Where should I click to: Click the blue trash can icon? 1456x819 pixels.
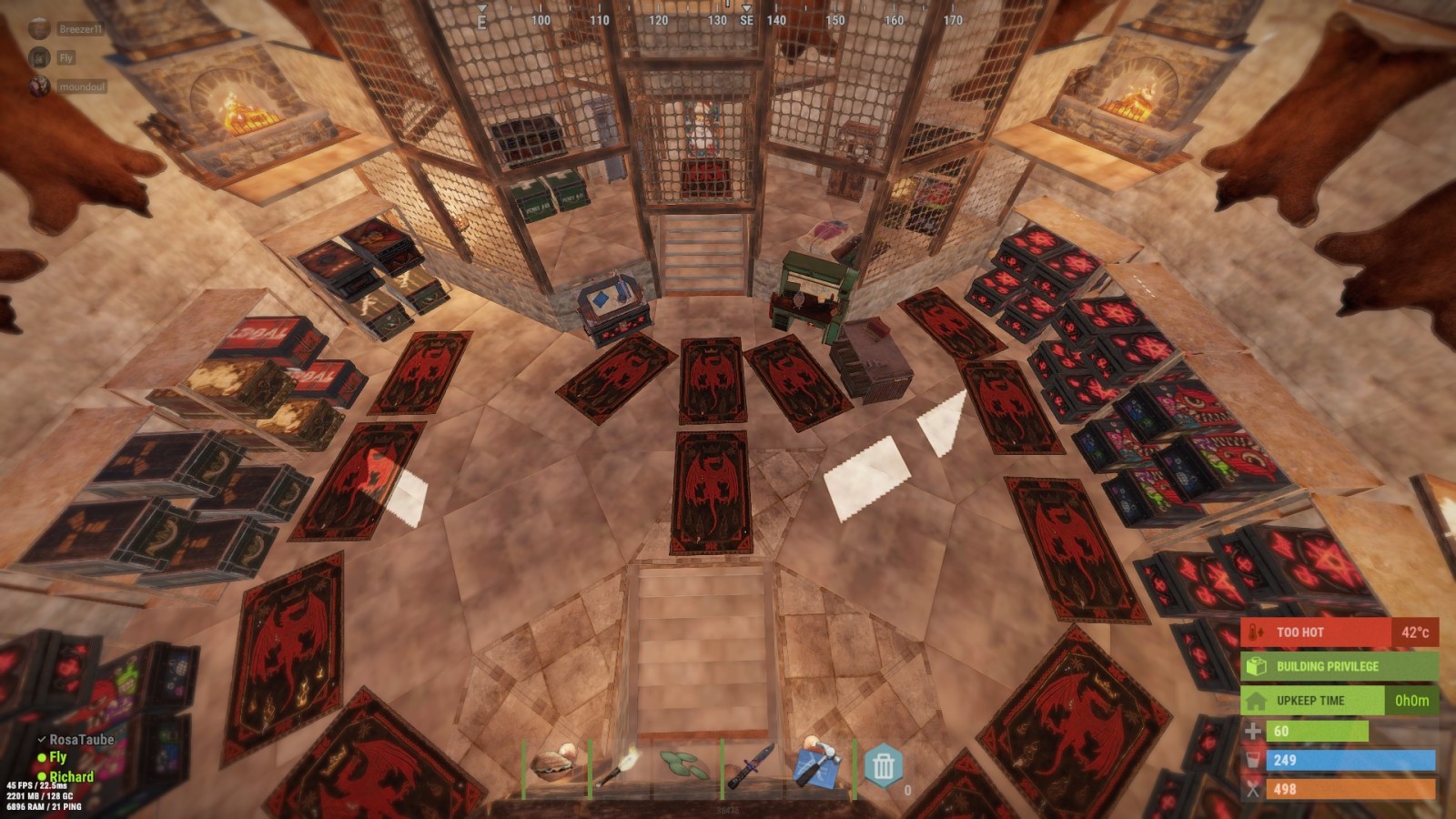[x=883, y=765]
